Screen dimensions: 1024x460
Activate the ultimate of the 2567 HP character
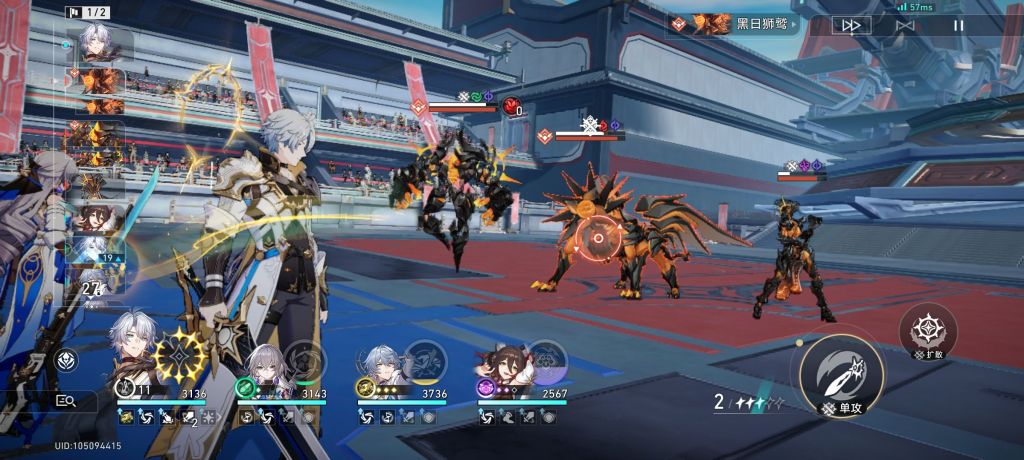547,360
